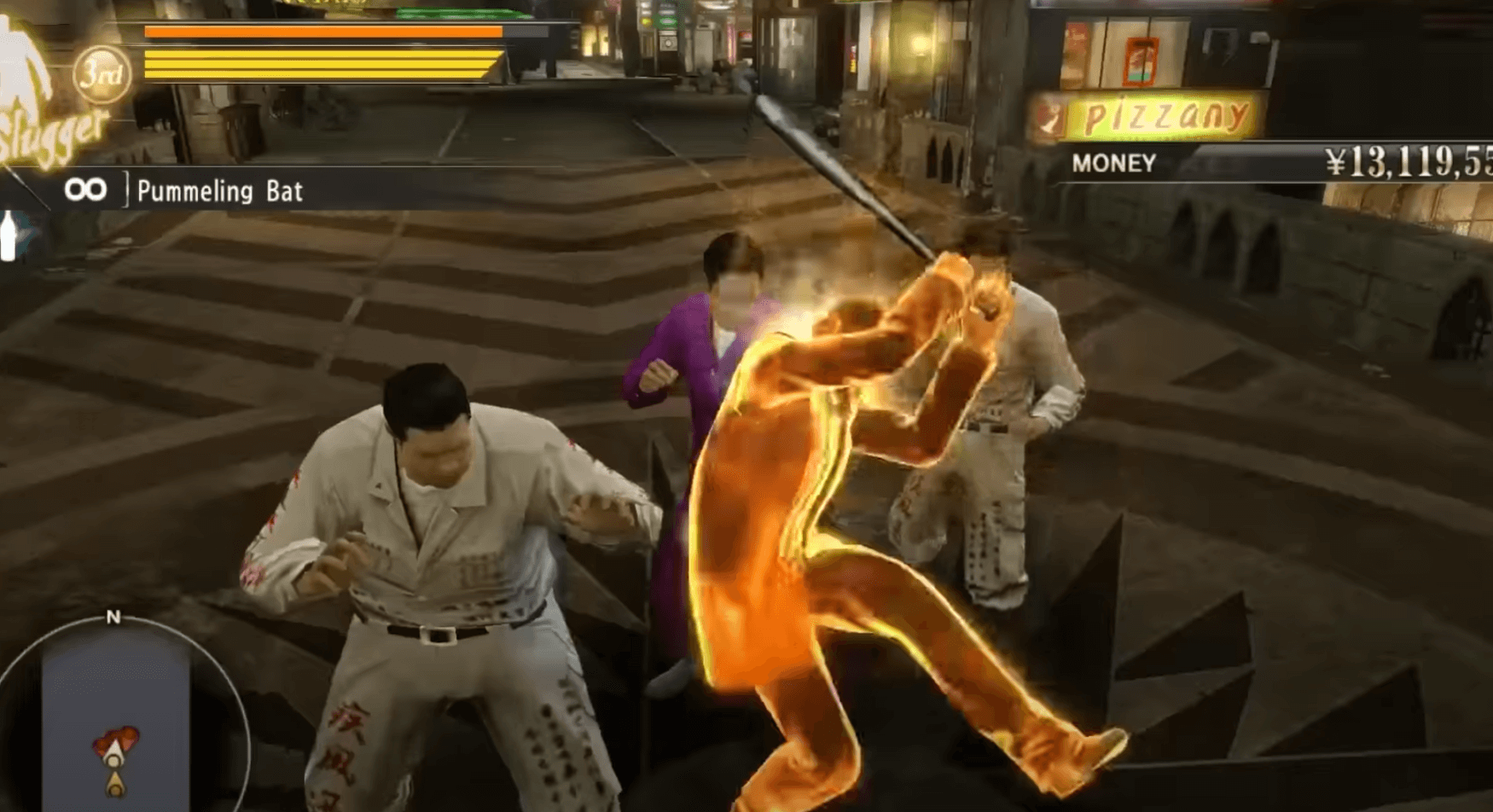Click the pizza slice icon on the pizzany sign
The width and height of the screenshot is (1493, 812).
coord(1051,115)
